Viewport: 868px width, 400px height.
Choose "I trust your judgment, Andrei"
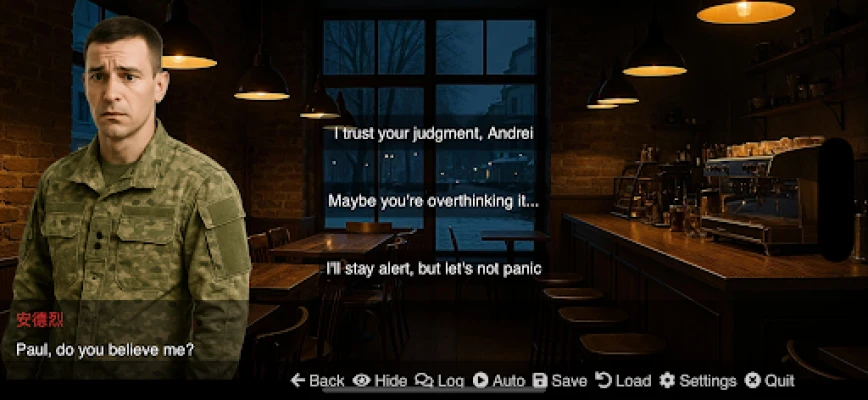coord(434,134)
